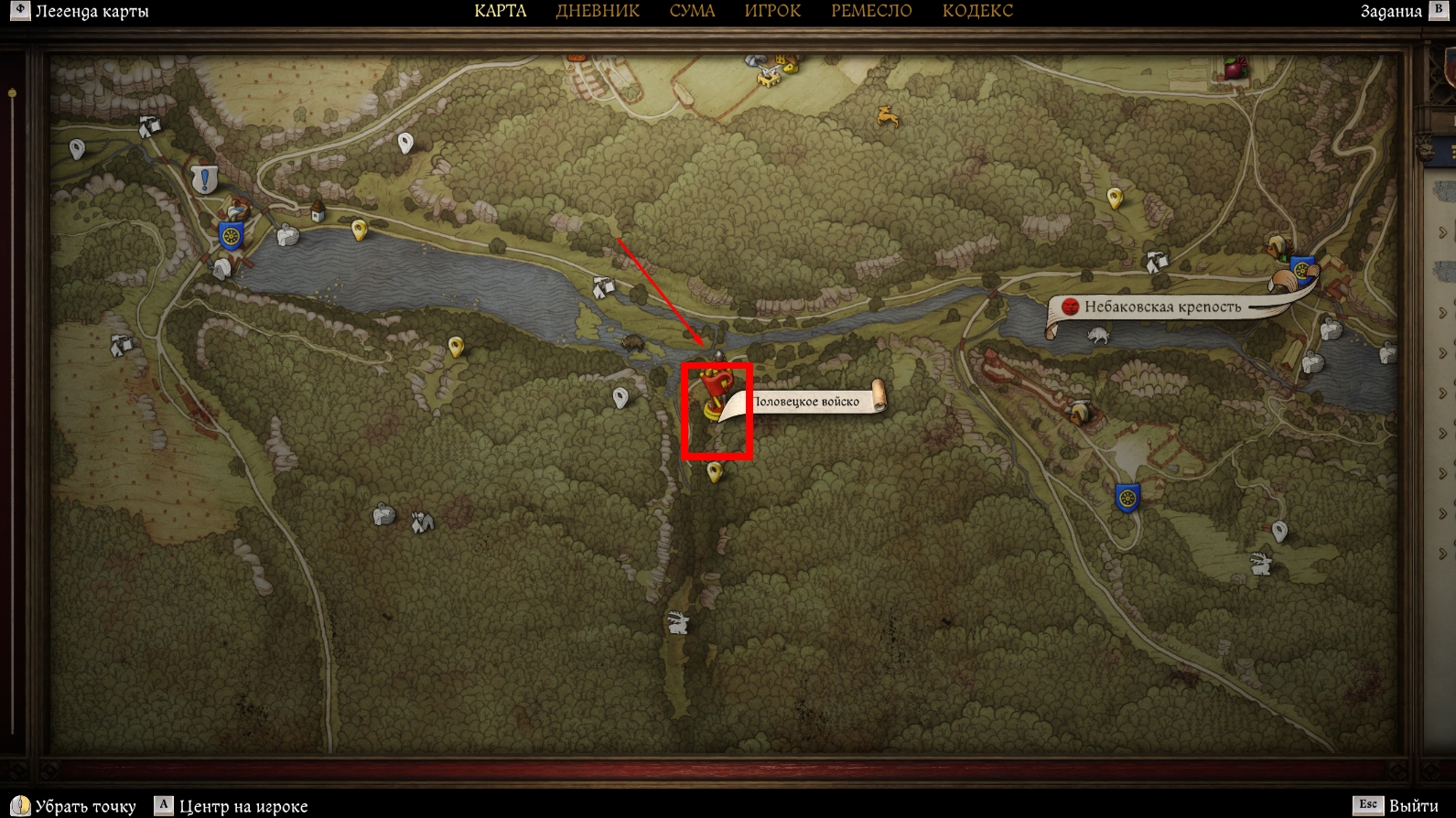
Task: Switch to the ИГРОК player tab
Action: pos(772,11)
